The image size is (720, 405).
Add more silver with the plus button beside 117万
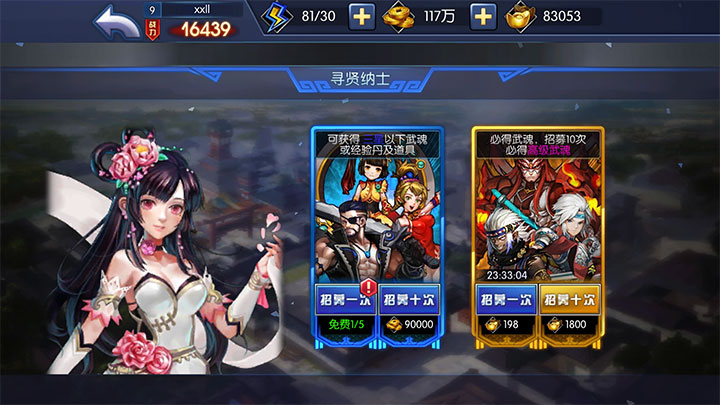483,17
